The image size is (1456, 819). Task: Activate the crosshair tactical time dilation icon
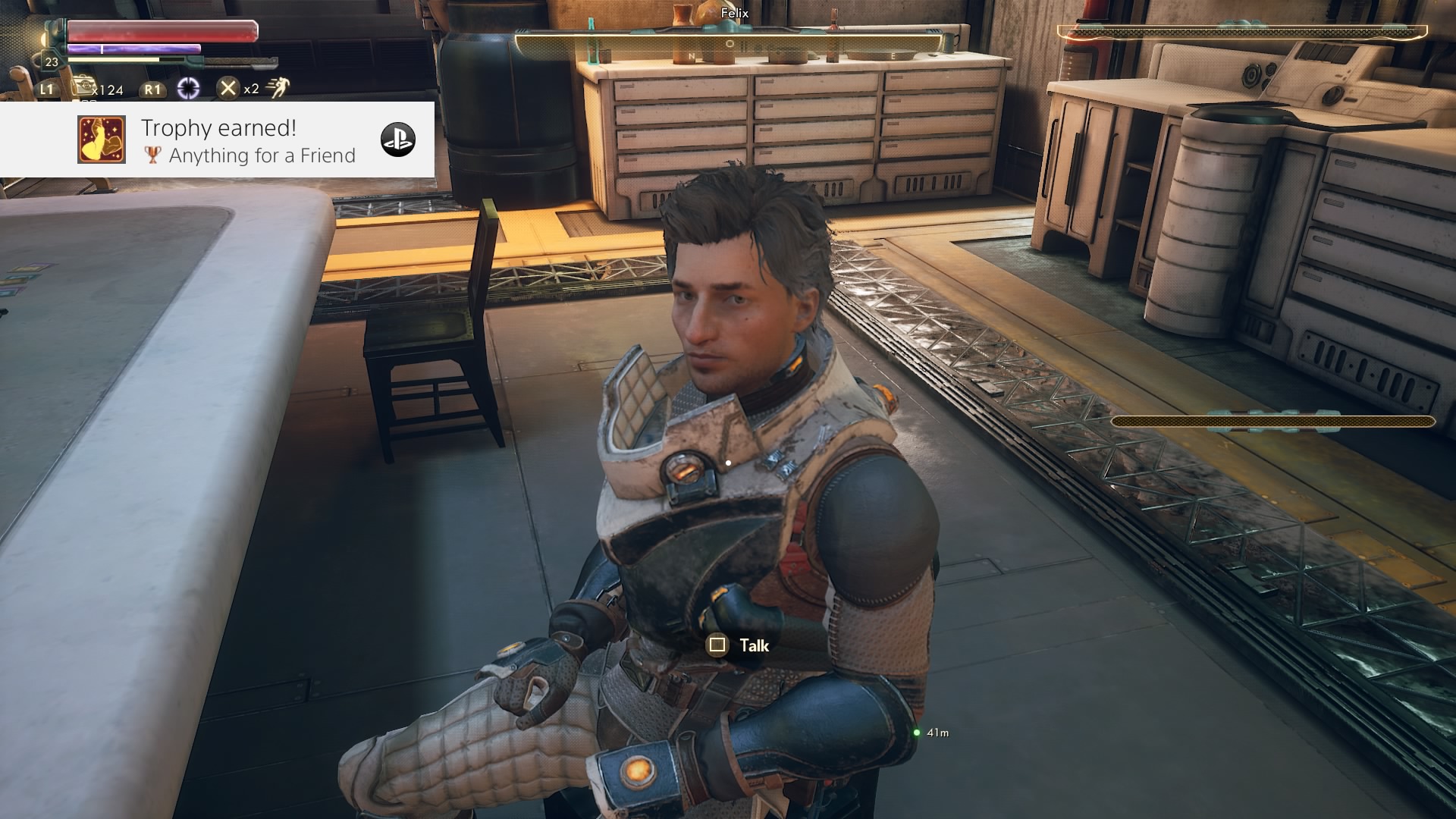188,89
